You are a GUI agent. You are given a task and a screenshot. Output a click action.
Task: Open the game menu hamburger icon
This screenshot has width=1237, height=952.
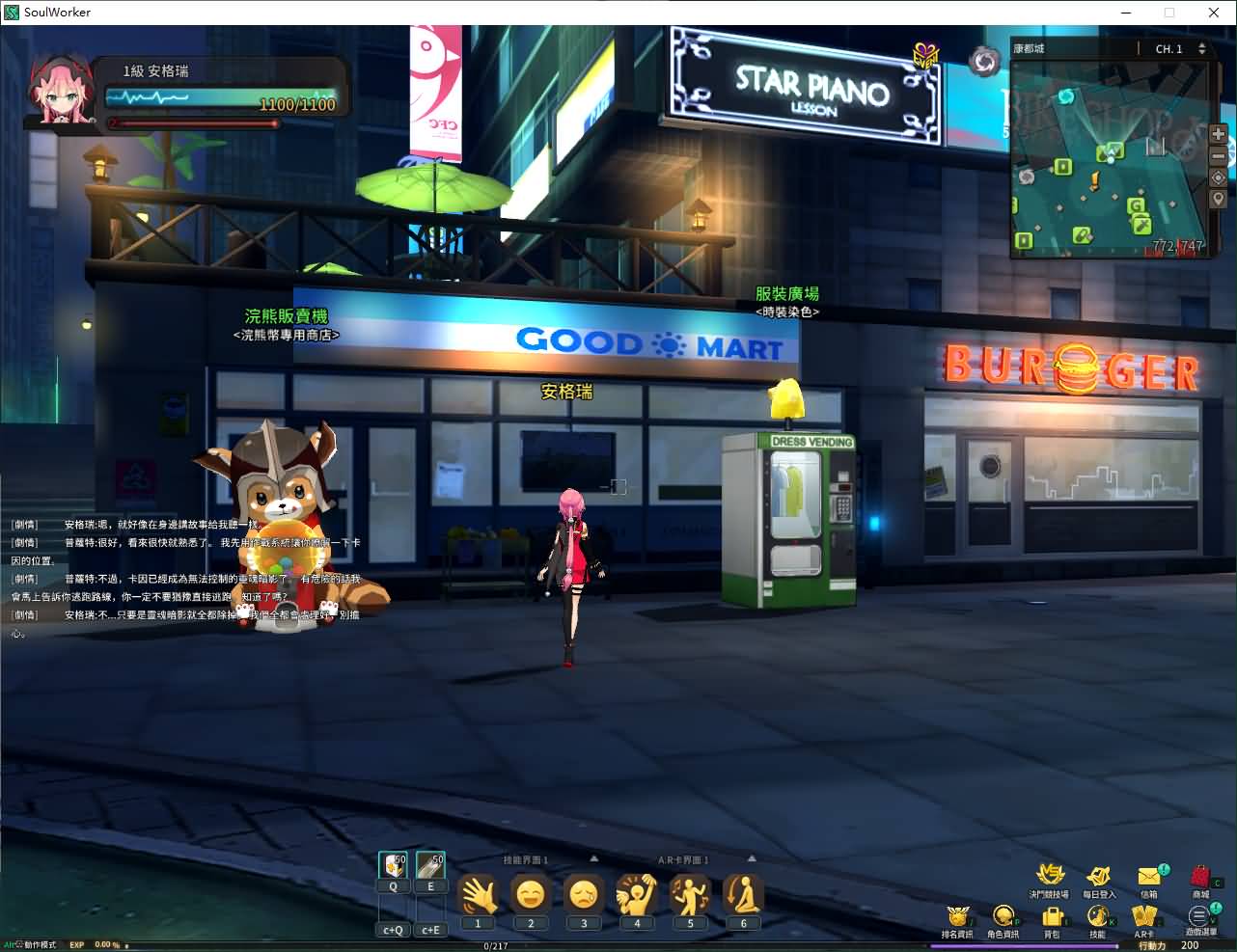pyautogui.click(x=1199, y=917)
